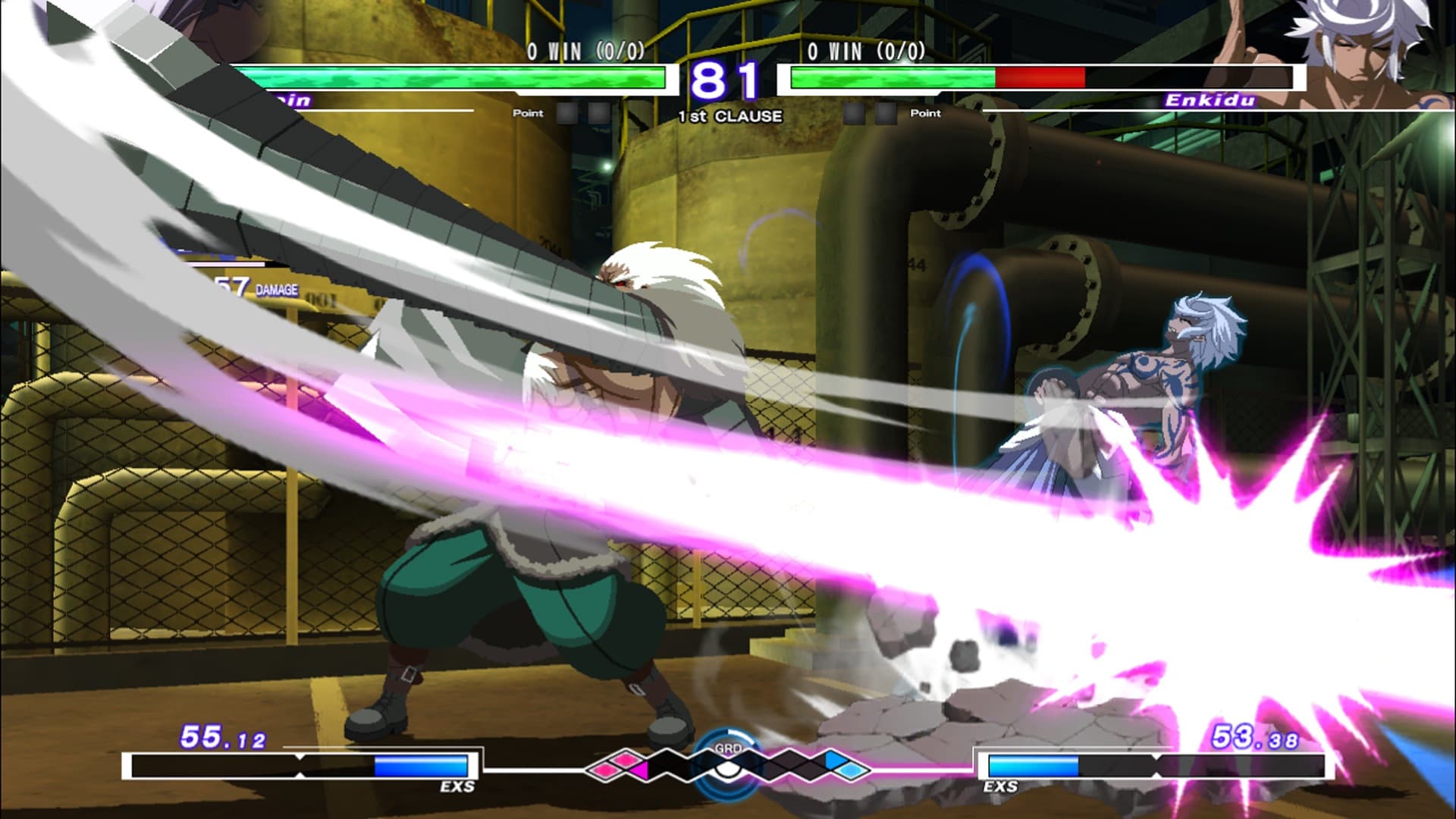Select the left player's name plate
This screenshot has width=1456, height=819.
[x=288, y=100]
